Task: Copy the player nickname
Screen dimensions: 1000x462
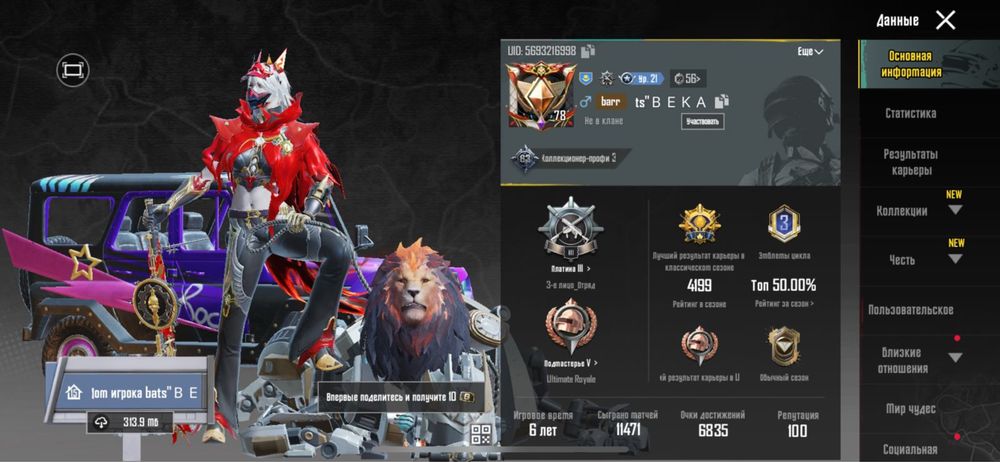Action: pos(721,101)
